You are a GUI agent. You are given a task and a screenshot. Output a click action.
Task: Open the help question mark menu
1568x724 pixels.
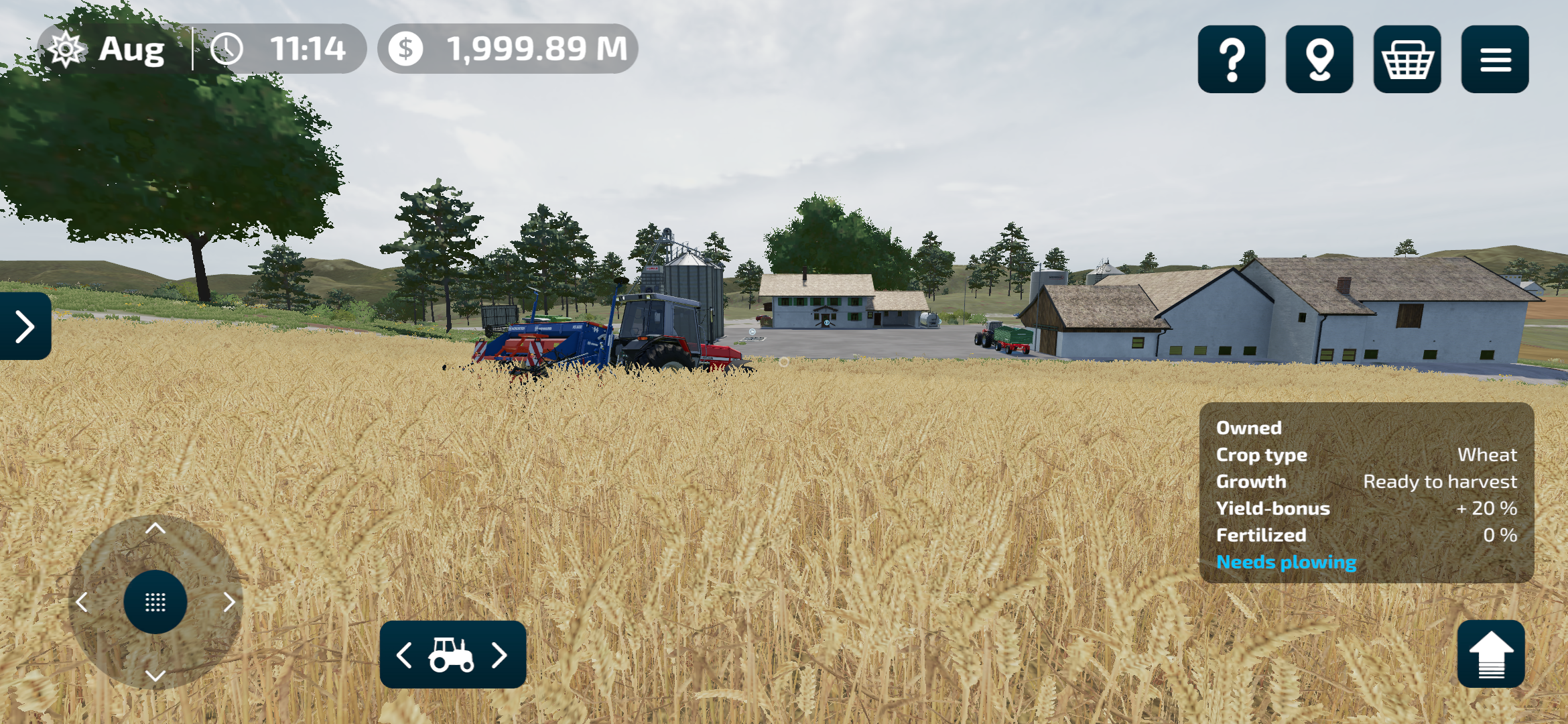pos(1231,59)
